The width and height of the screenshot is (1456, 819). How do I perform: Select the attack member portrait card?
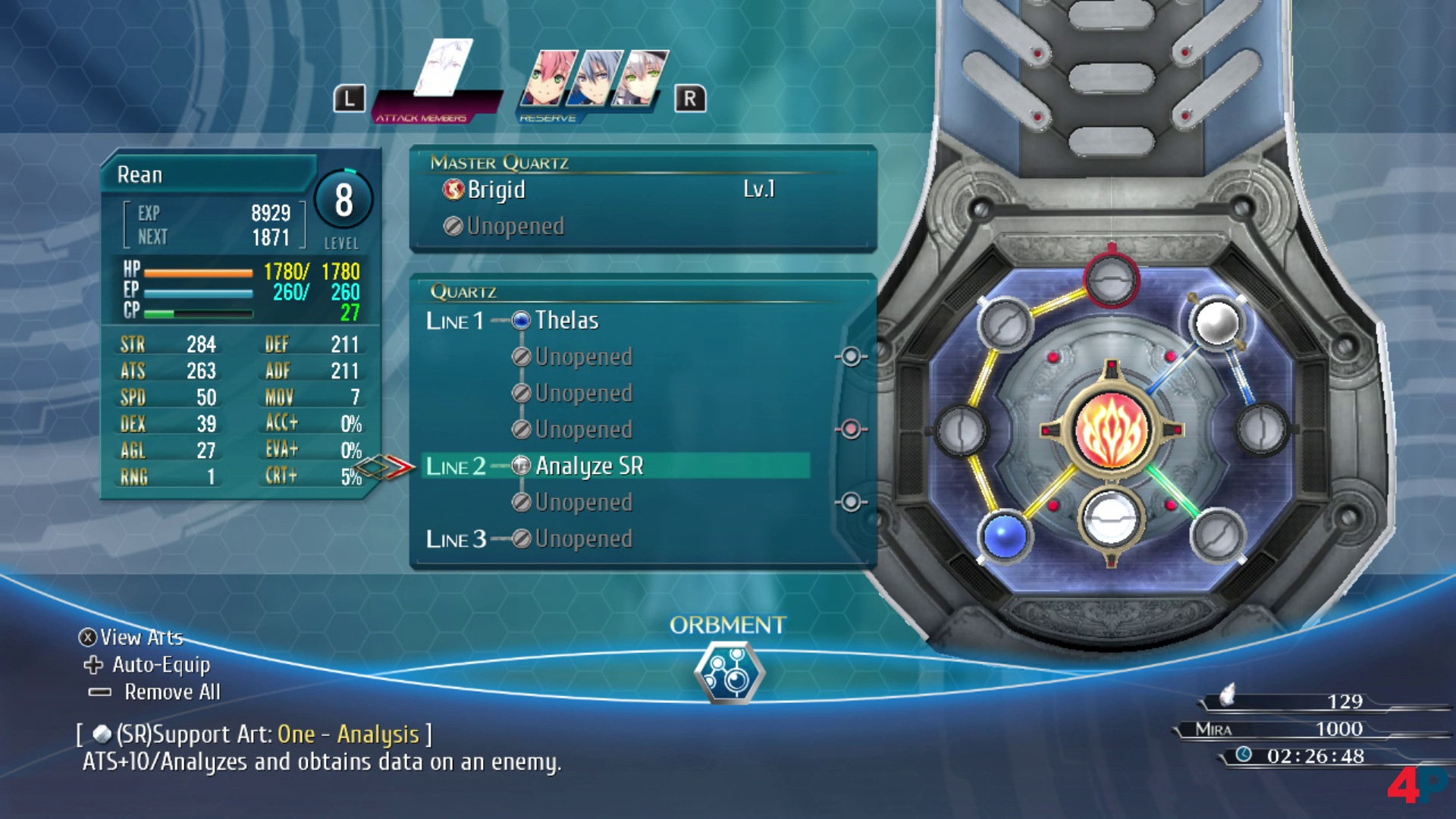coord(445,68)
